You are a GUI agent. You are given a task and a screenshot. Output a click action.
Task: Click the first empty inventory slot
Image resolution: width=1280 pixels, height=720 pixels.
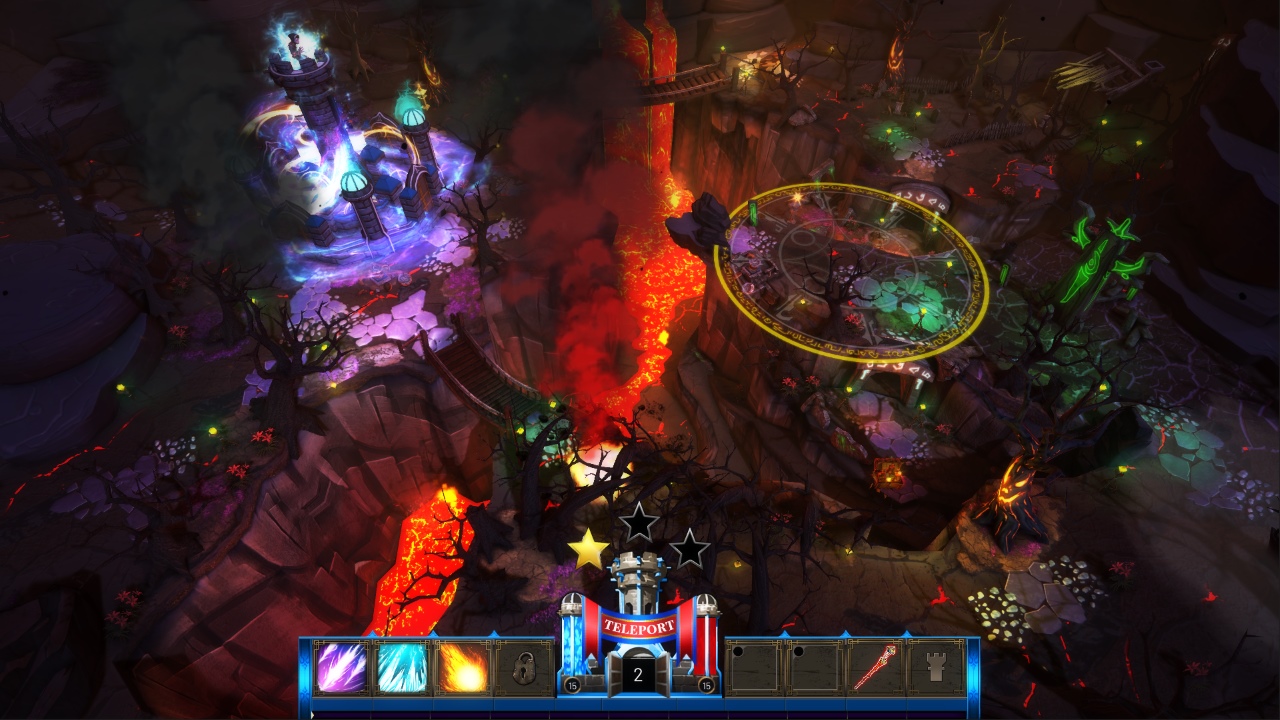[x=755, y=668]
